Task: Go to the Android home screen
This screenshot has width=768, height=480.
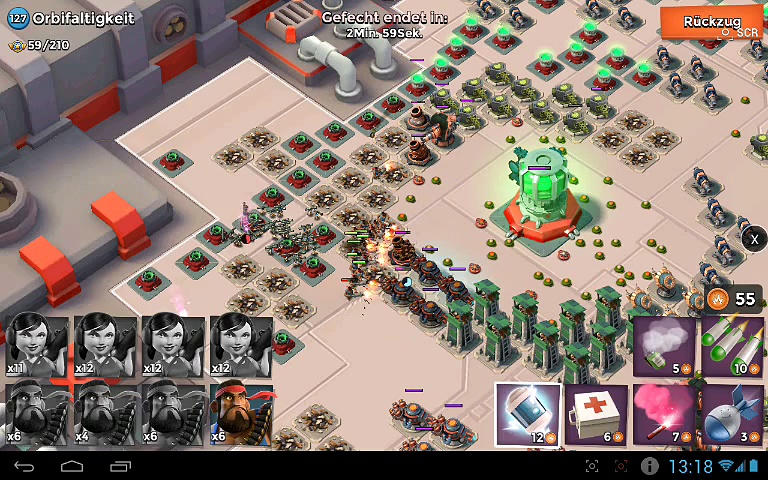Action: [x=72, y=466]
